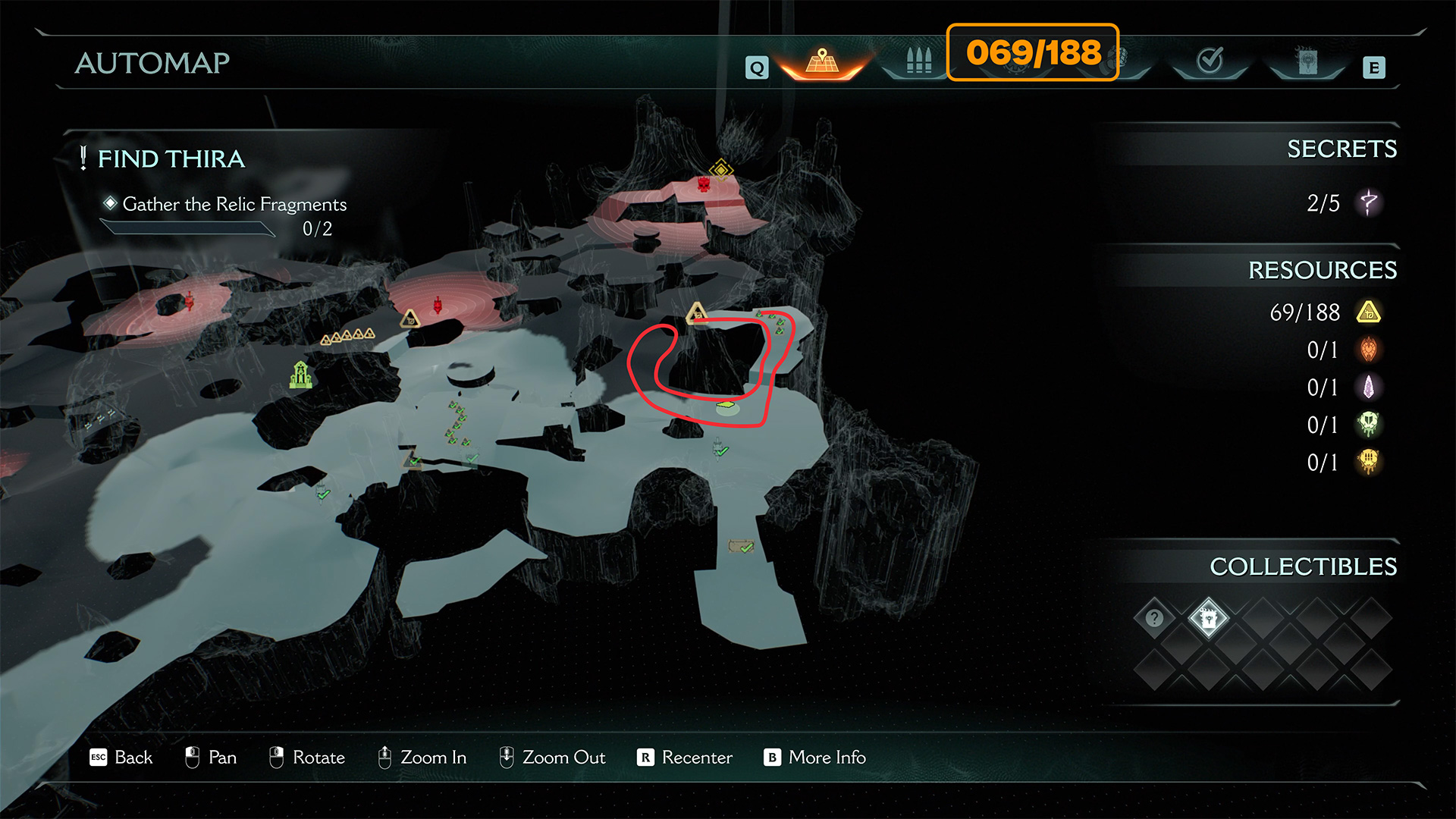This screenshot has width=1456, height=819.
Task: Click the gold resource triangle icon
Action: click(x=1368, y=312)
